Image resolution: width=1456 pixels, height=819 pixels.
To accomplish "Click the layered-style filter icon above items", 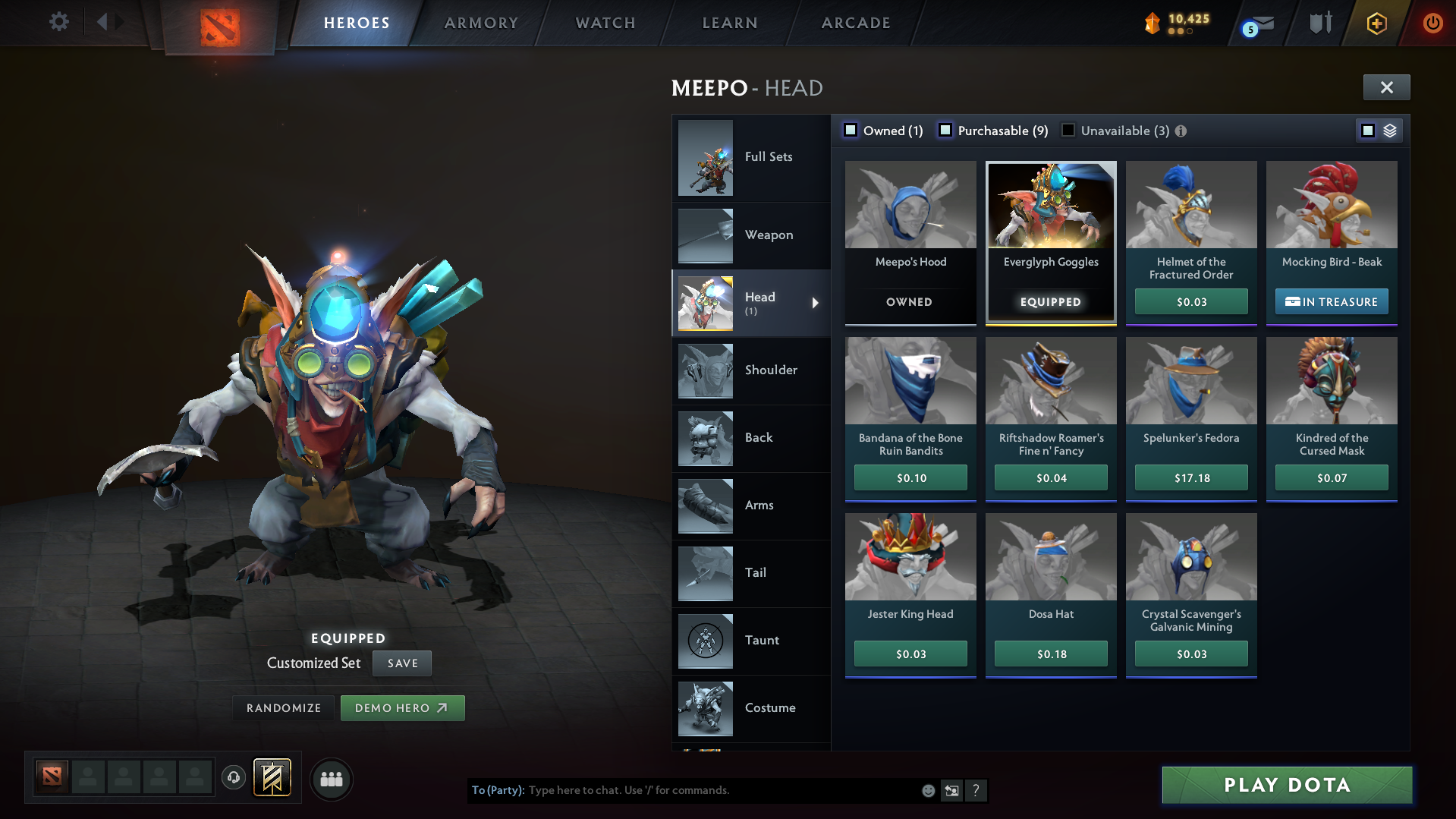I will tap(1390, 131).
